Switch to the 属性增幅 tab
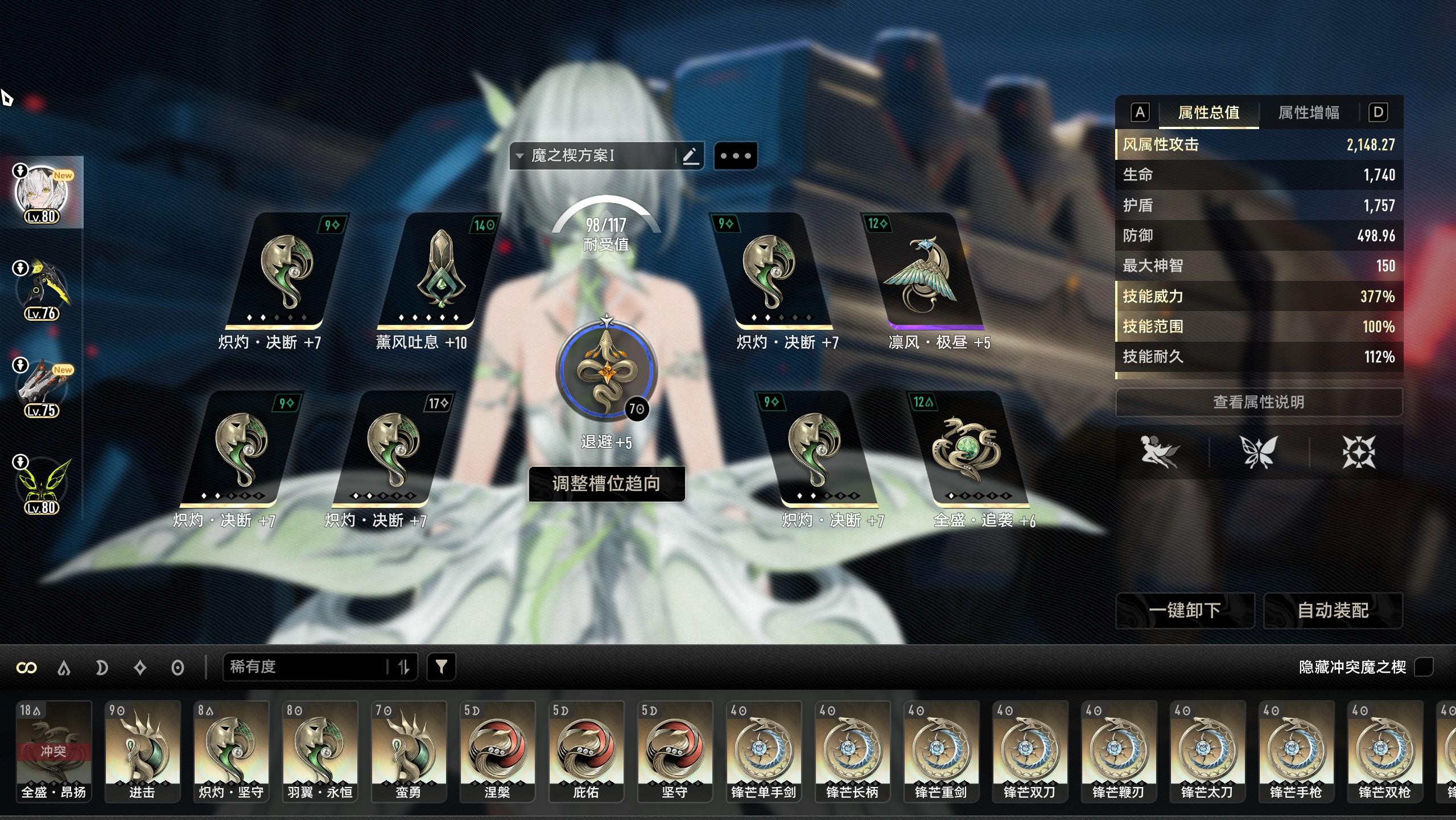 [1308, 113]
